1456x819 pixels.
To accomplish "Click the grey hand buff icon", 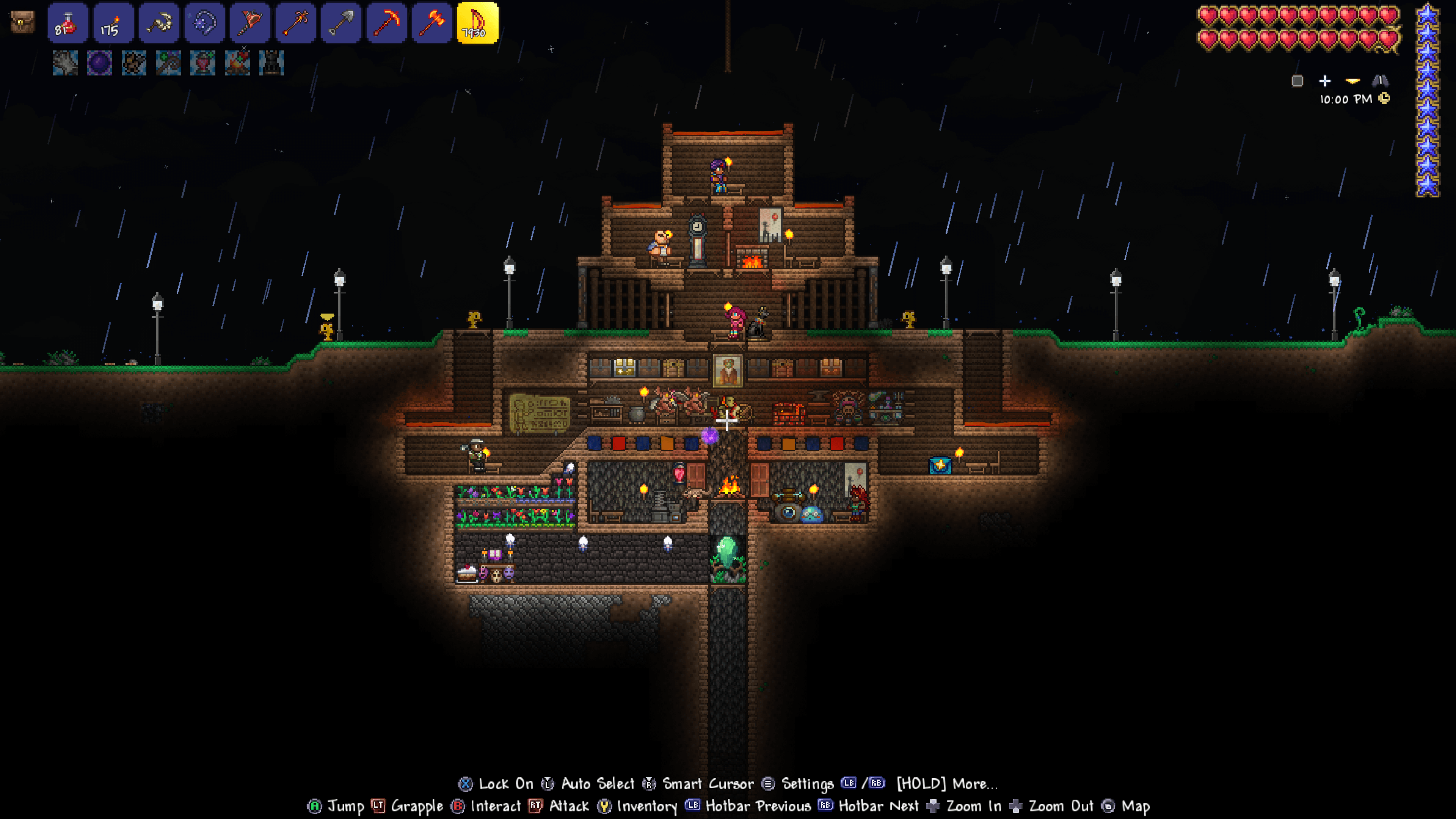I will [65, 63].
